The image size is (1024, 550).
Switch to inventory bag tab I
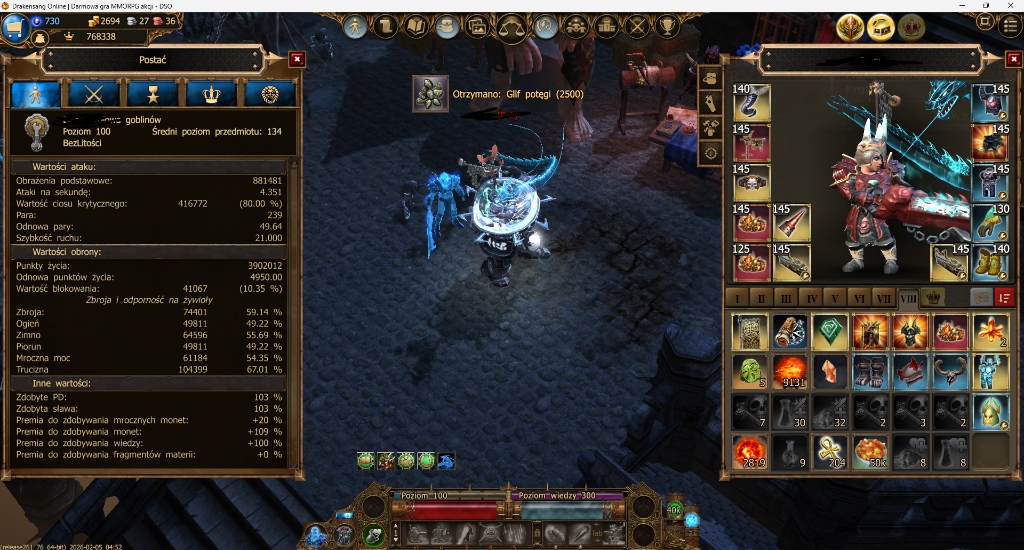pos(738,298)
